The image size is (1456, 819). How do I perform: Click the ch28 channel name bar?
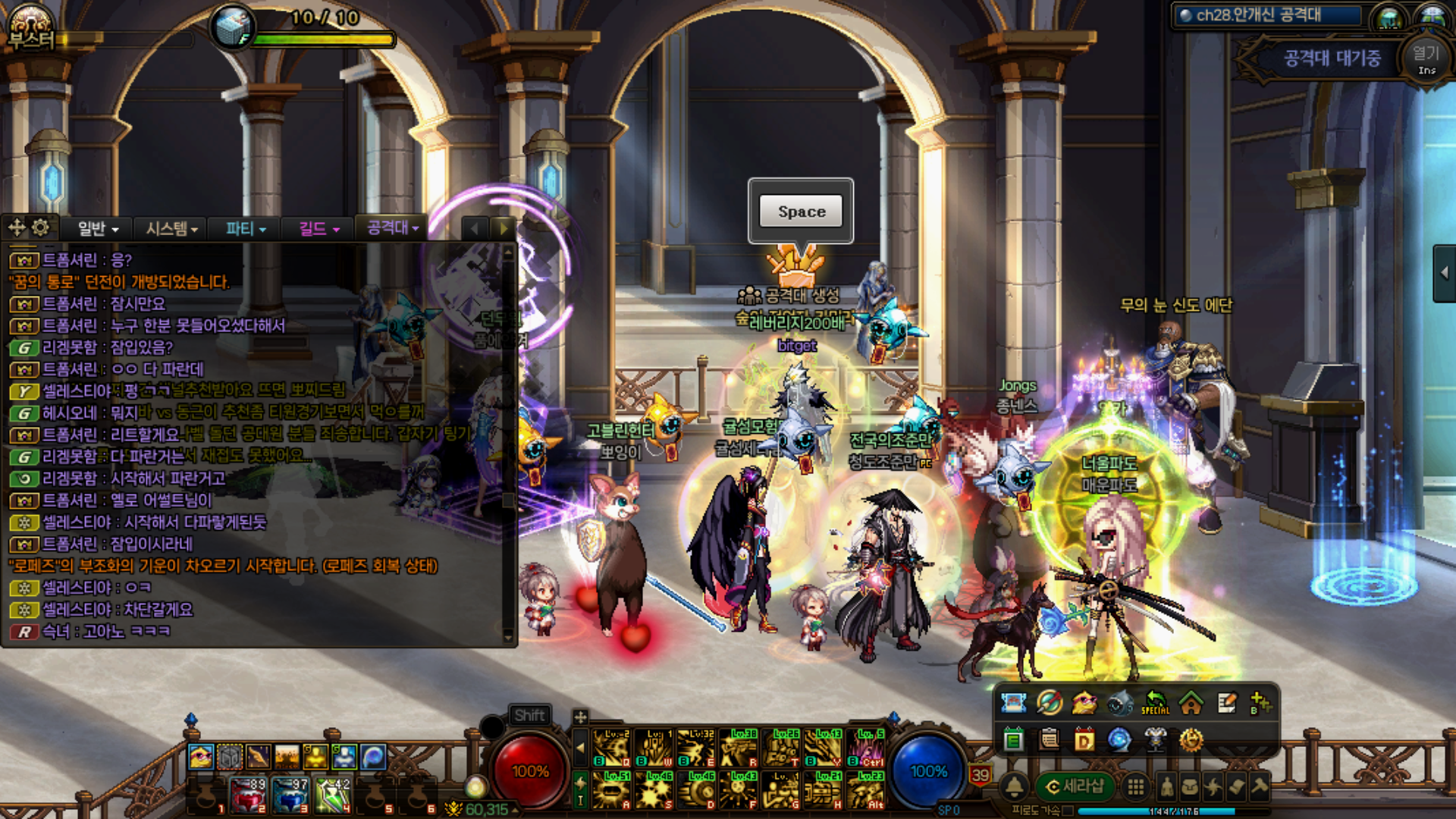[x=1268, y=15]
